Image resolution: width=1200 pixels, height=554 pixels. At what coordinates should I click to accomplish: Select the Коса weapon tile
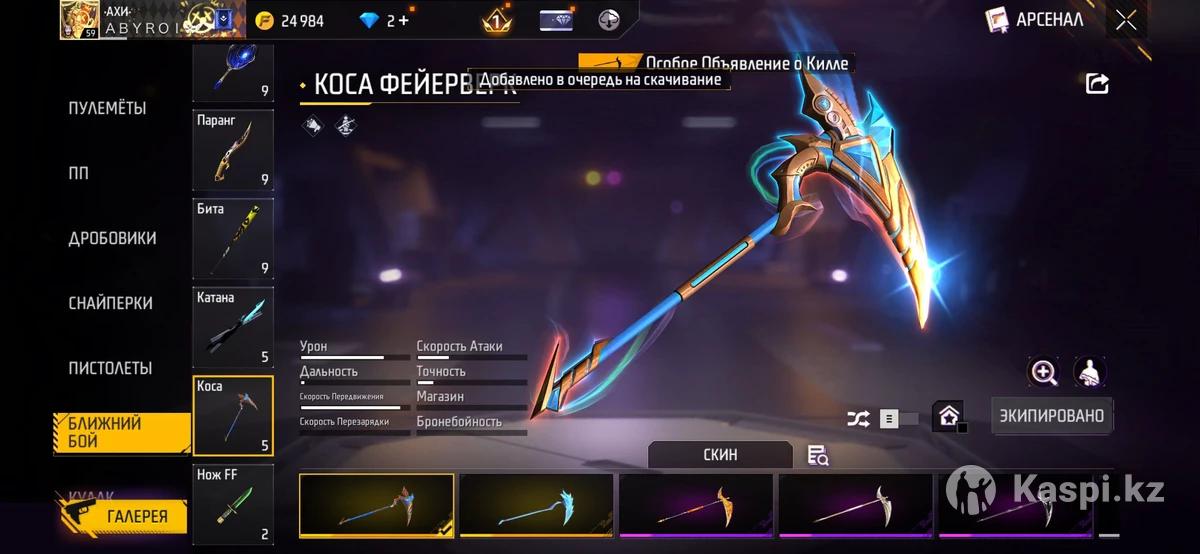tap(233, 415)
